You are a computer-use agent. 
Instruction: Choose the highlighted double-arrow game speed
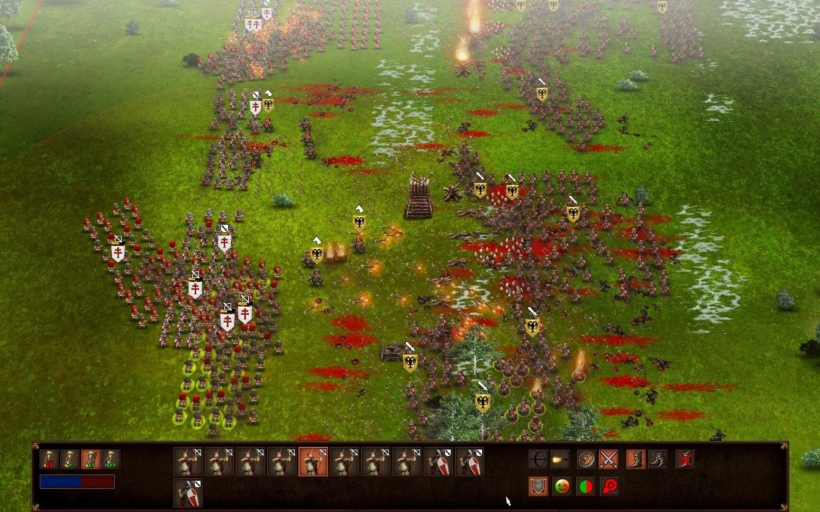tap(90, 459)
